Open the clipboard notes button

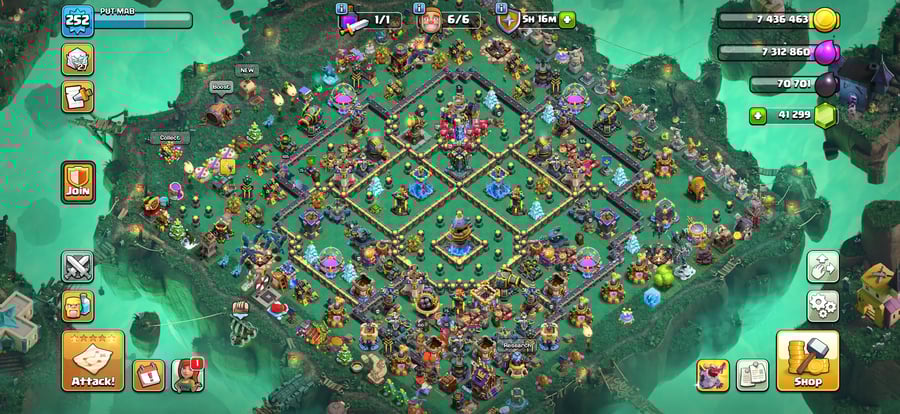[752, 375]
